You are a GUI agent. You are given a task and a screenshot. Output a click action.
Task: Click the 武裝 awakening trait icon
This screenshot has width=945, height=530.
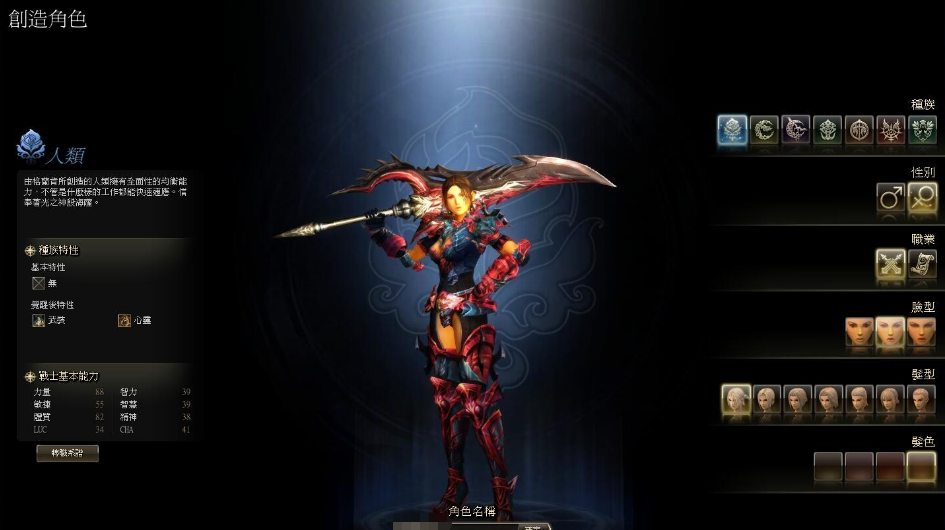tap(39, 321)
